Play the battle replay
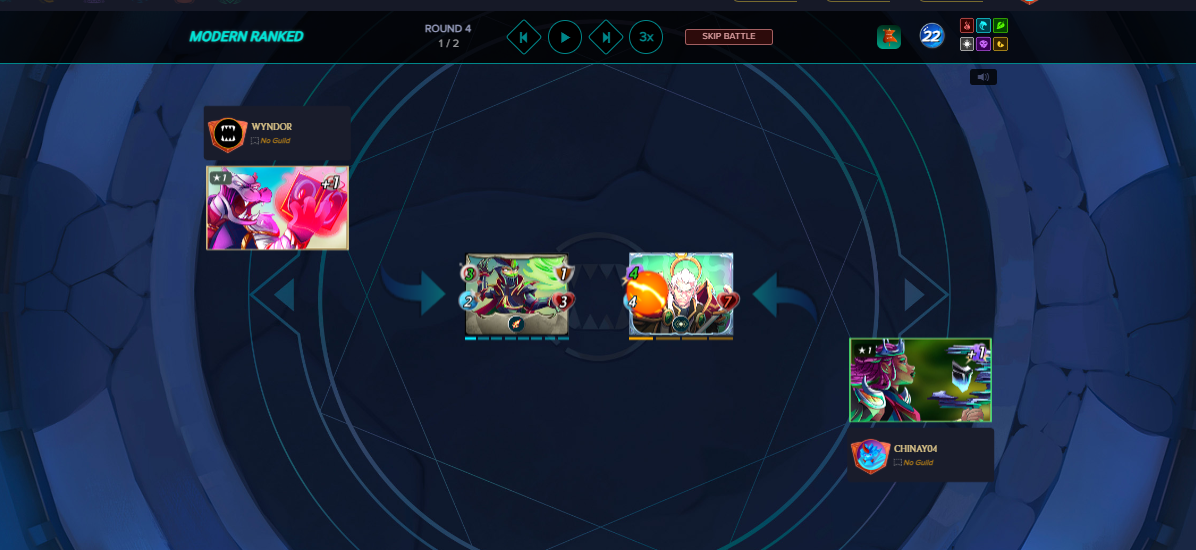Viewport: 1196px width, 550px height. coord(565,37)
